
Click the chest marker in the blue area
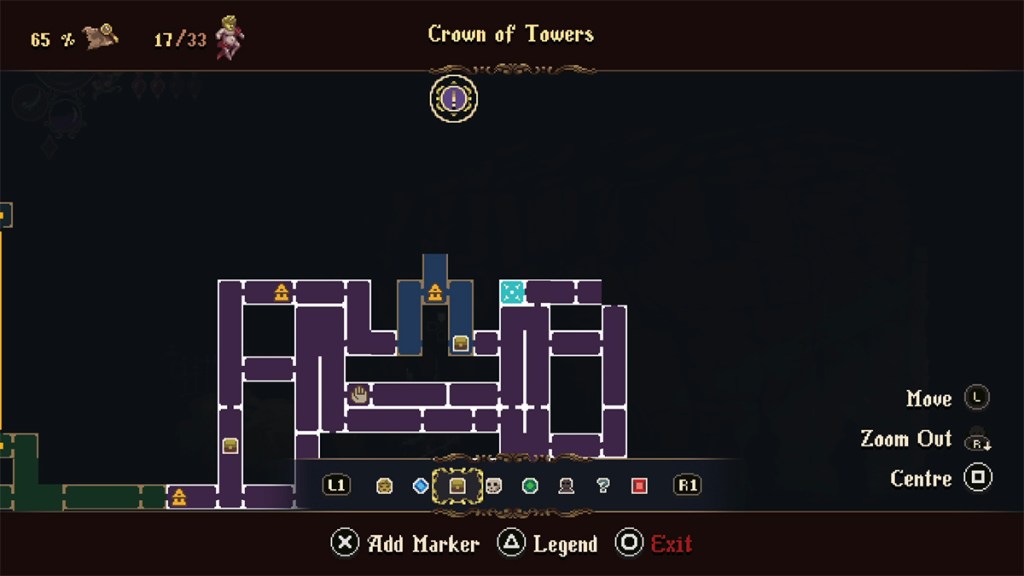461,343
